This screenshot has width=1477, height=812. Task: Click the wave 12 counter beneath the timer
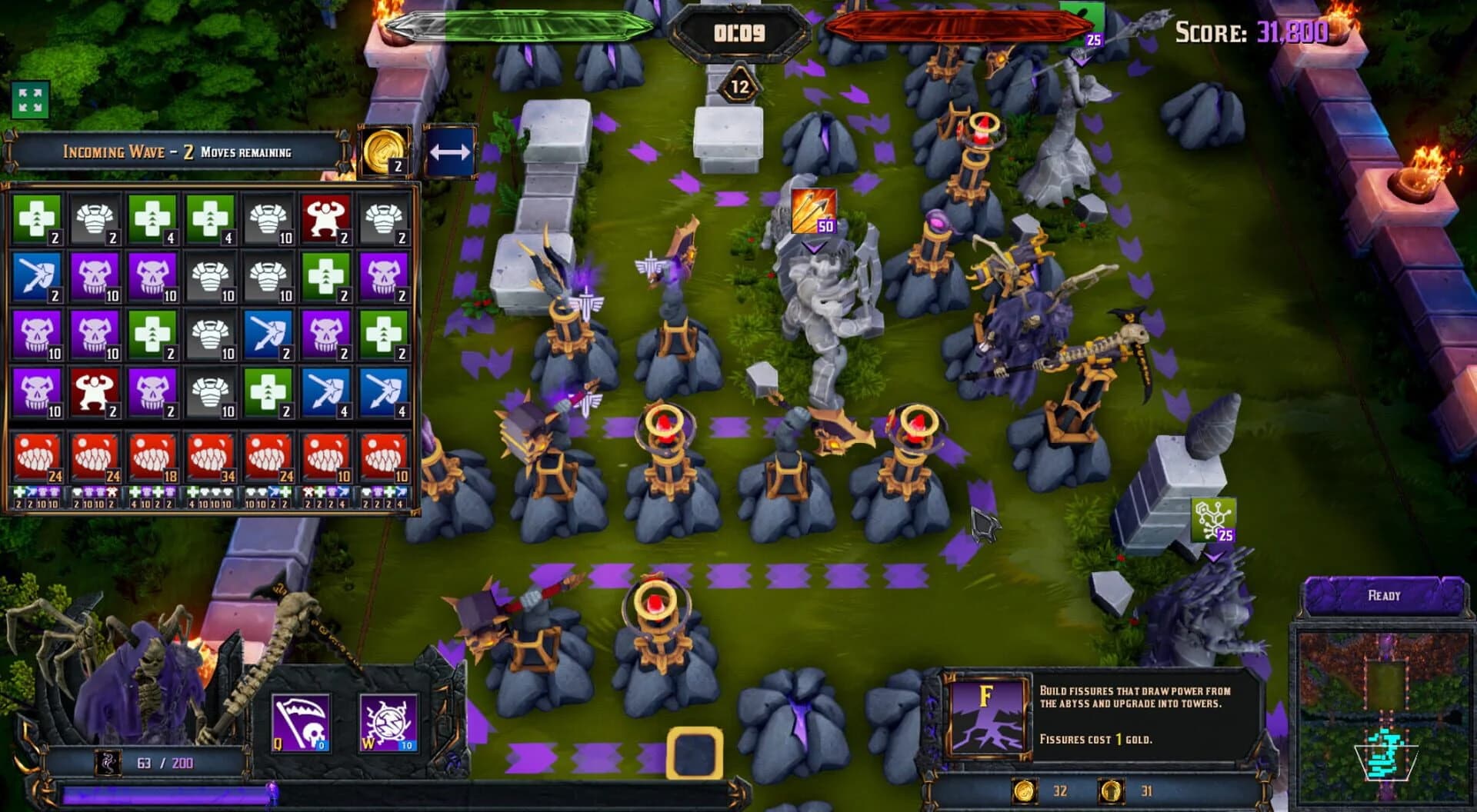tap(739, 88)
